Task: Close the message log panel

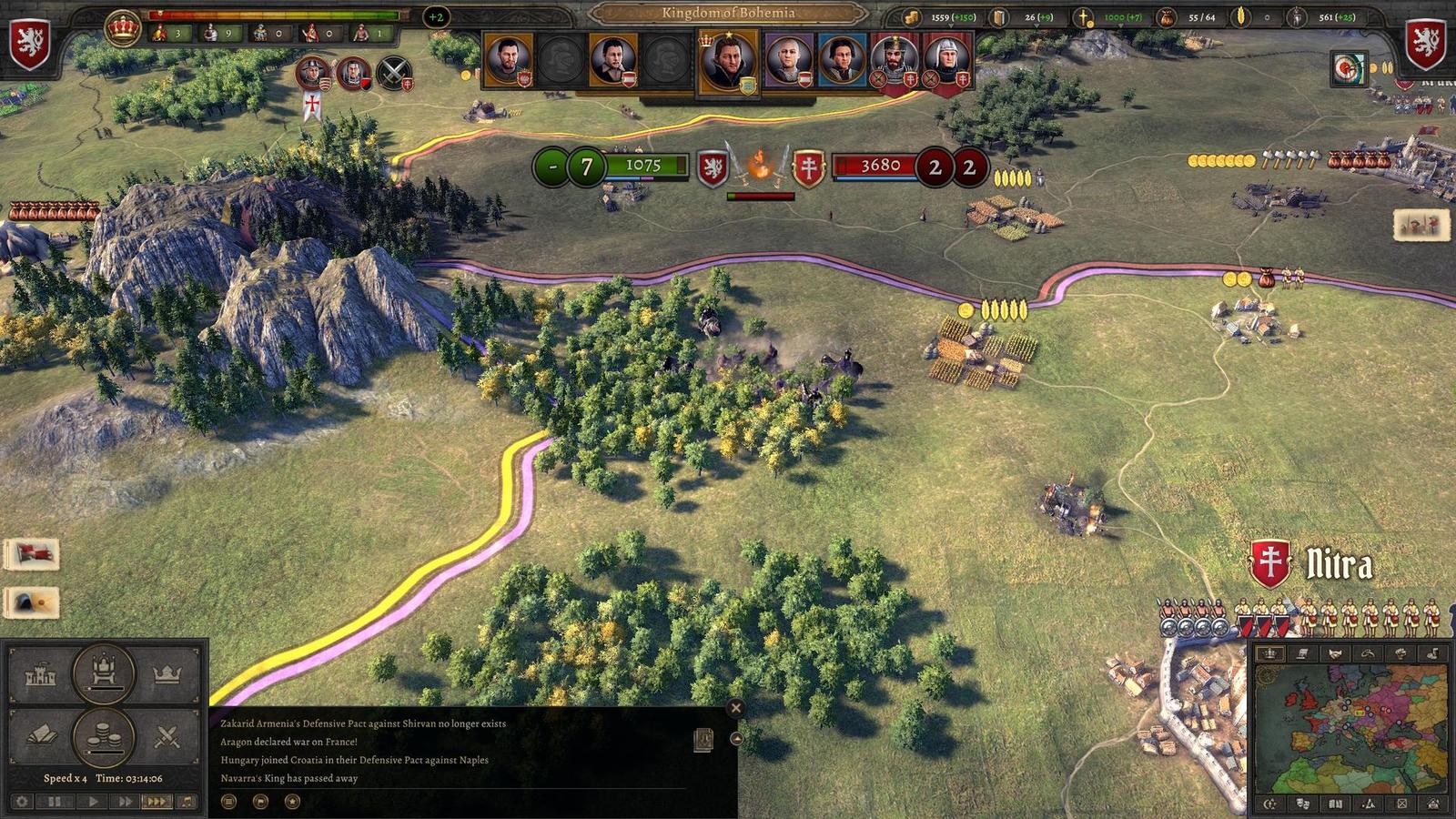Action: pyautogui.click(x=736, y=708)
